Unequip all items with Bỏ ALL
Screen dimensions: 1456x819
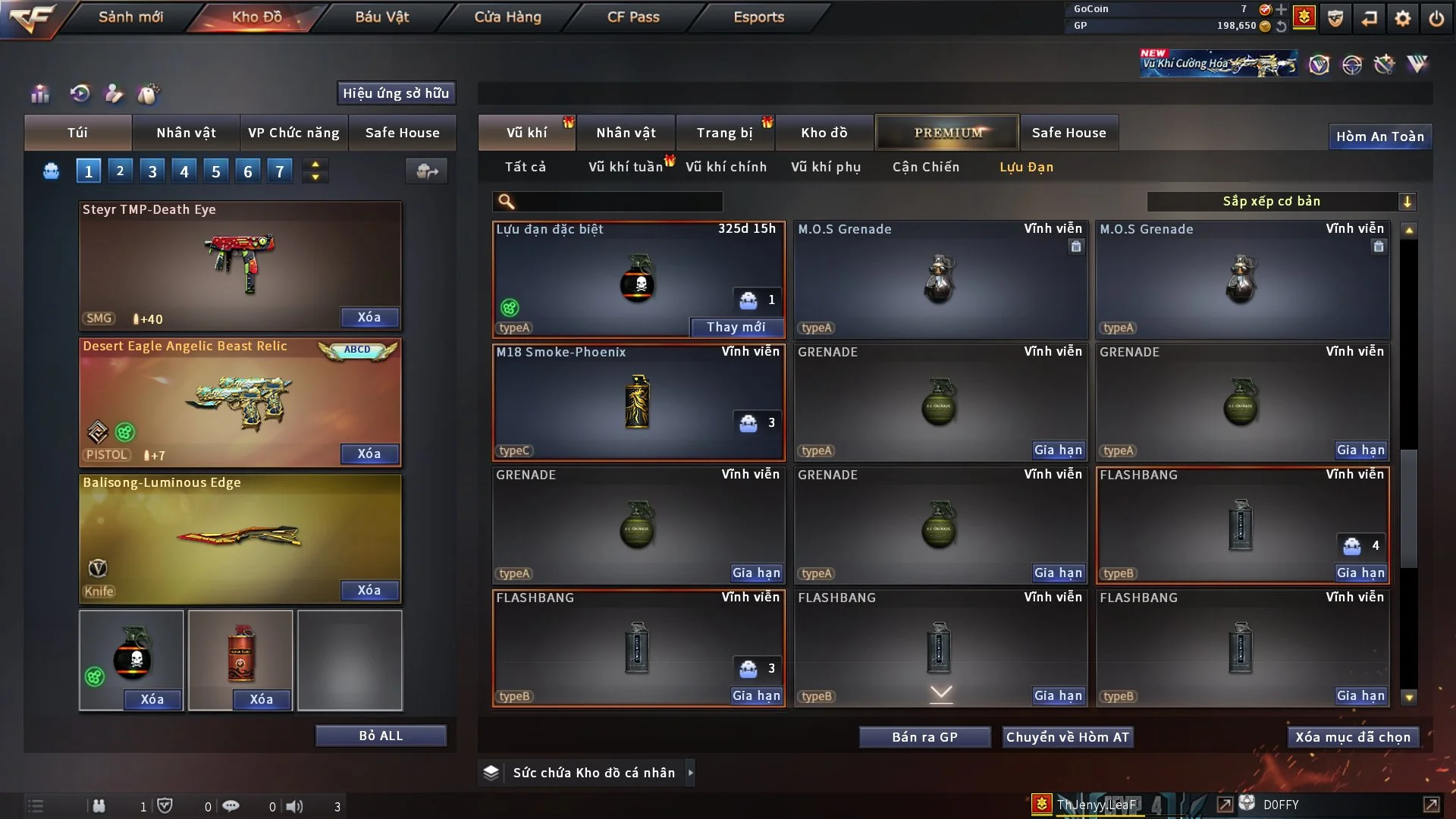pyautogui.click(x=381, y=736)
